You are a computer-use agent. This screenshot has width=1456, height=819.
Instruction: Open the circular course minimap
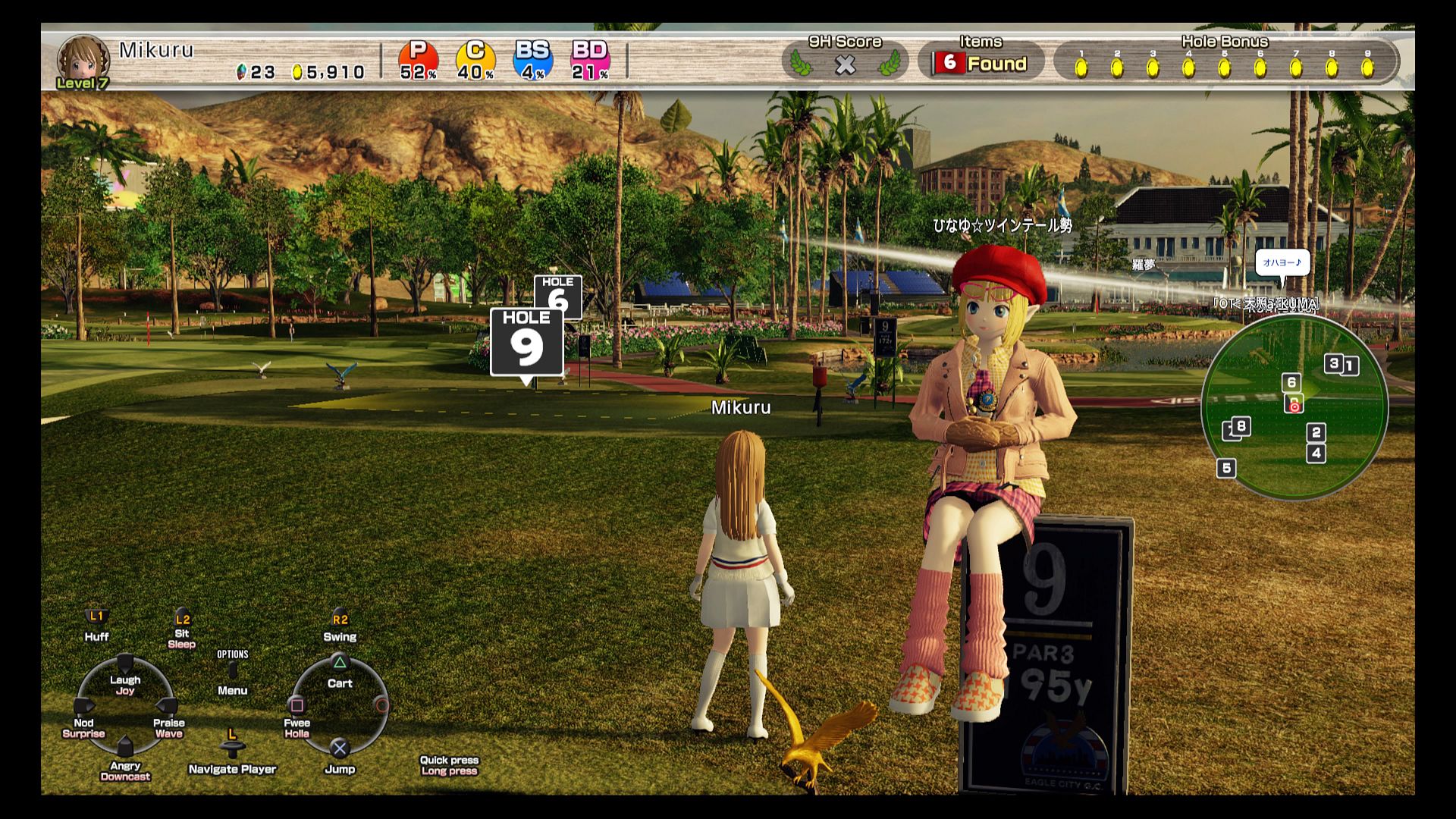1294,407
